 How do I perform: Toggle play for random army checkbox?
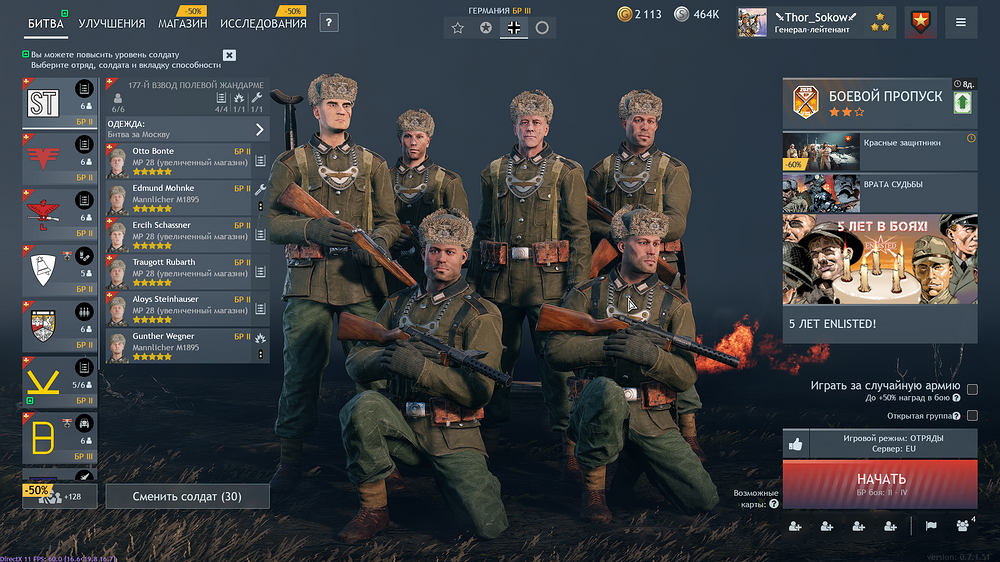click(972, 389)
